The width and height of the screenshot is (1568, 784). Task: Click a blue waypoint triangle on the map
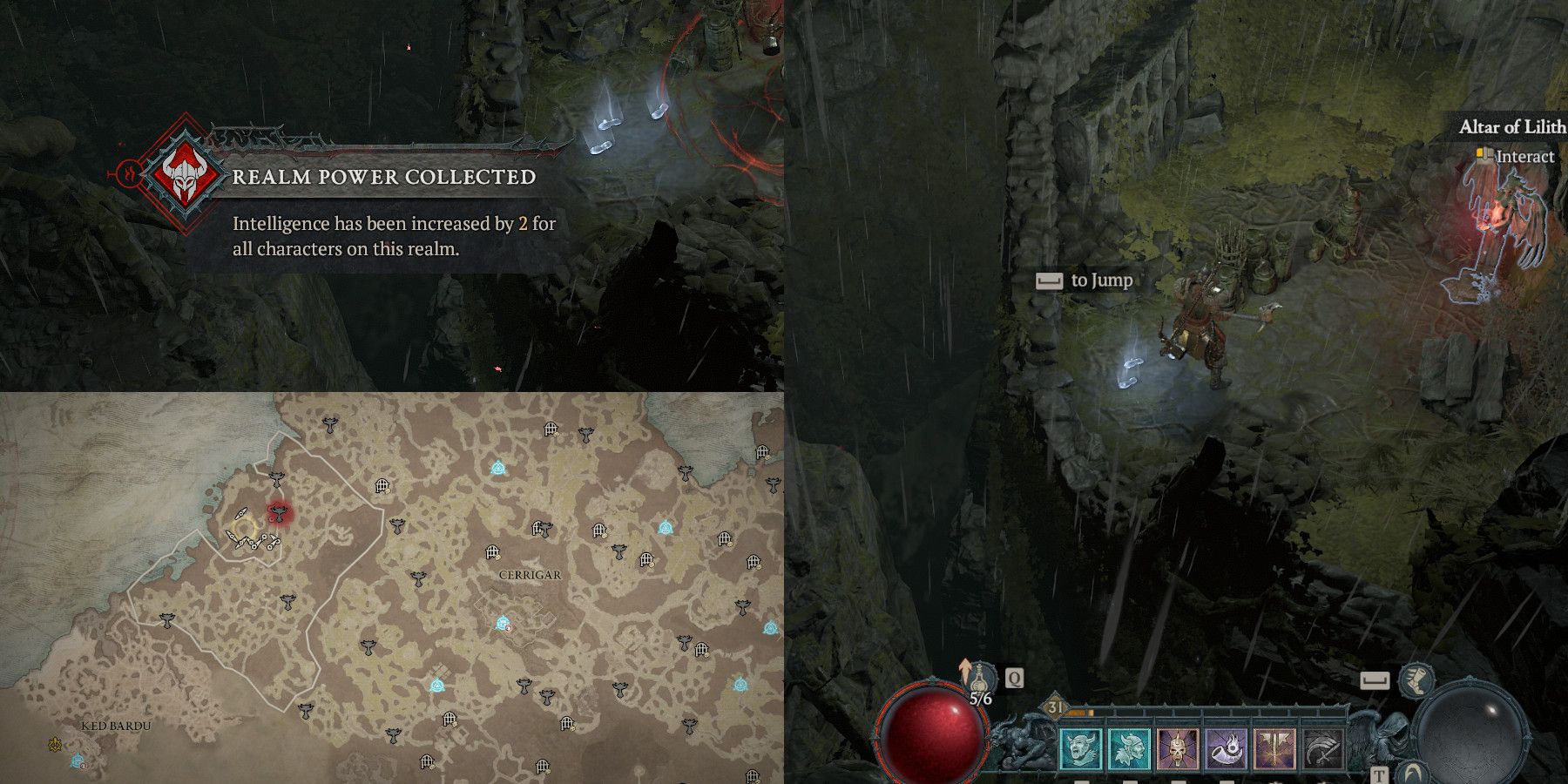coord(498,468)
